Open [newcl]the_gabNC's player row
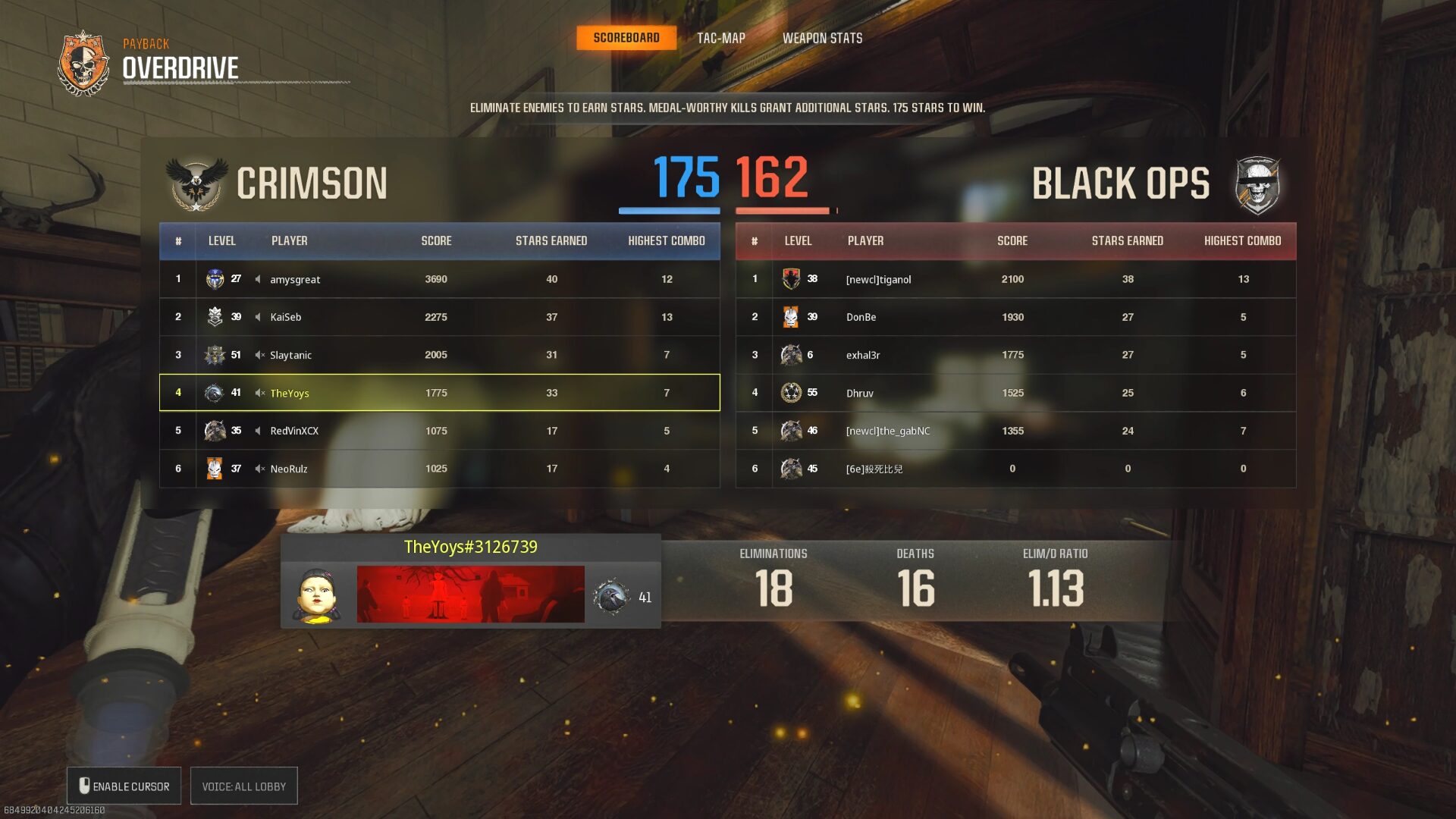 point(1015,431)
